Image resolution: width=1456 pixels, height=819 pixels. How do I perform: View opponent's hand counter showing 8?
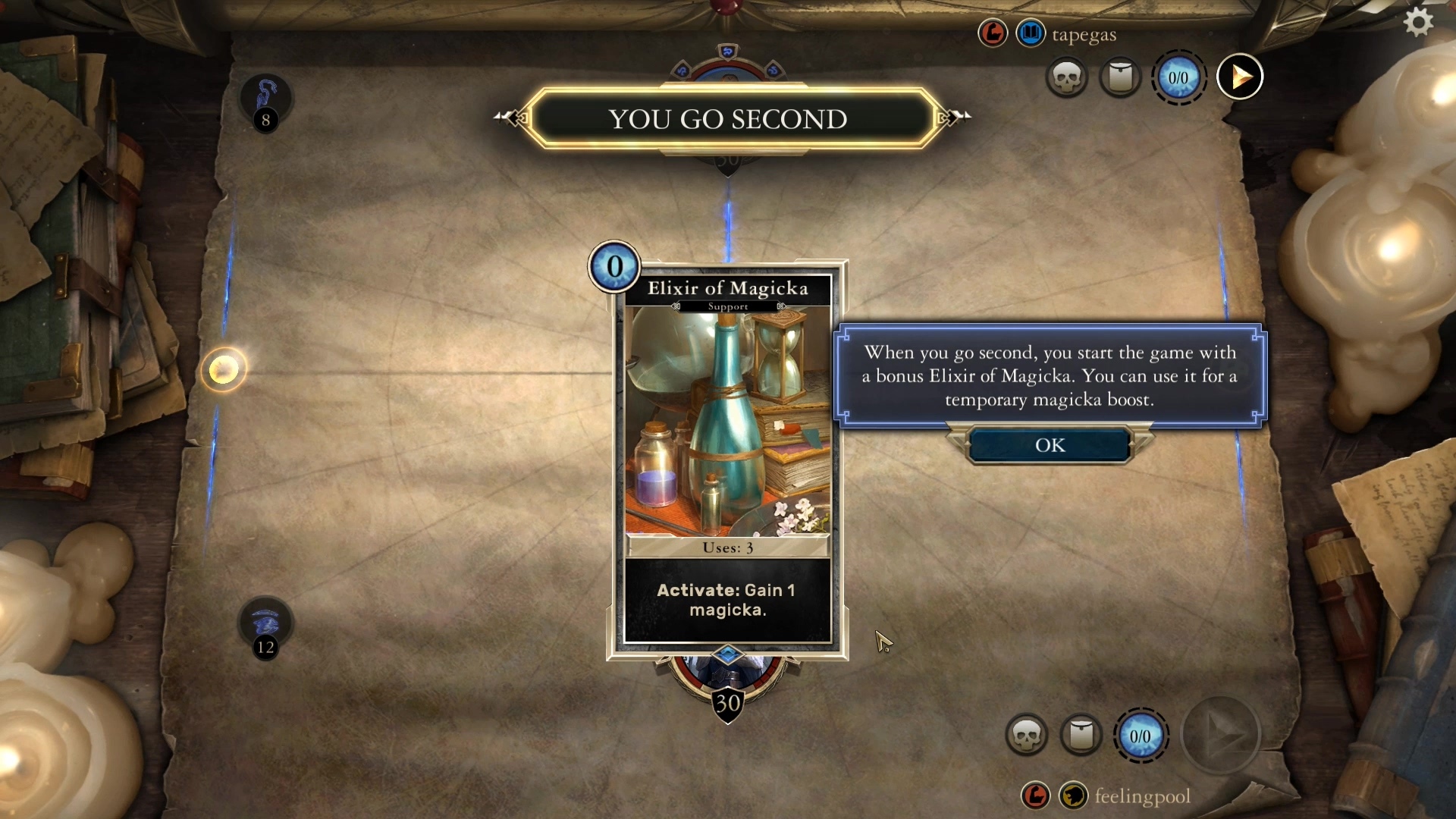[265, 104]
